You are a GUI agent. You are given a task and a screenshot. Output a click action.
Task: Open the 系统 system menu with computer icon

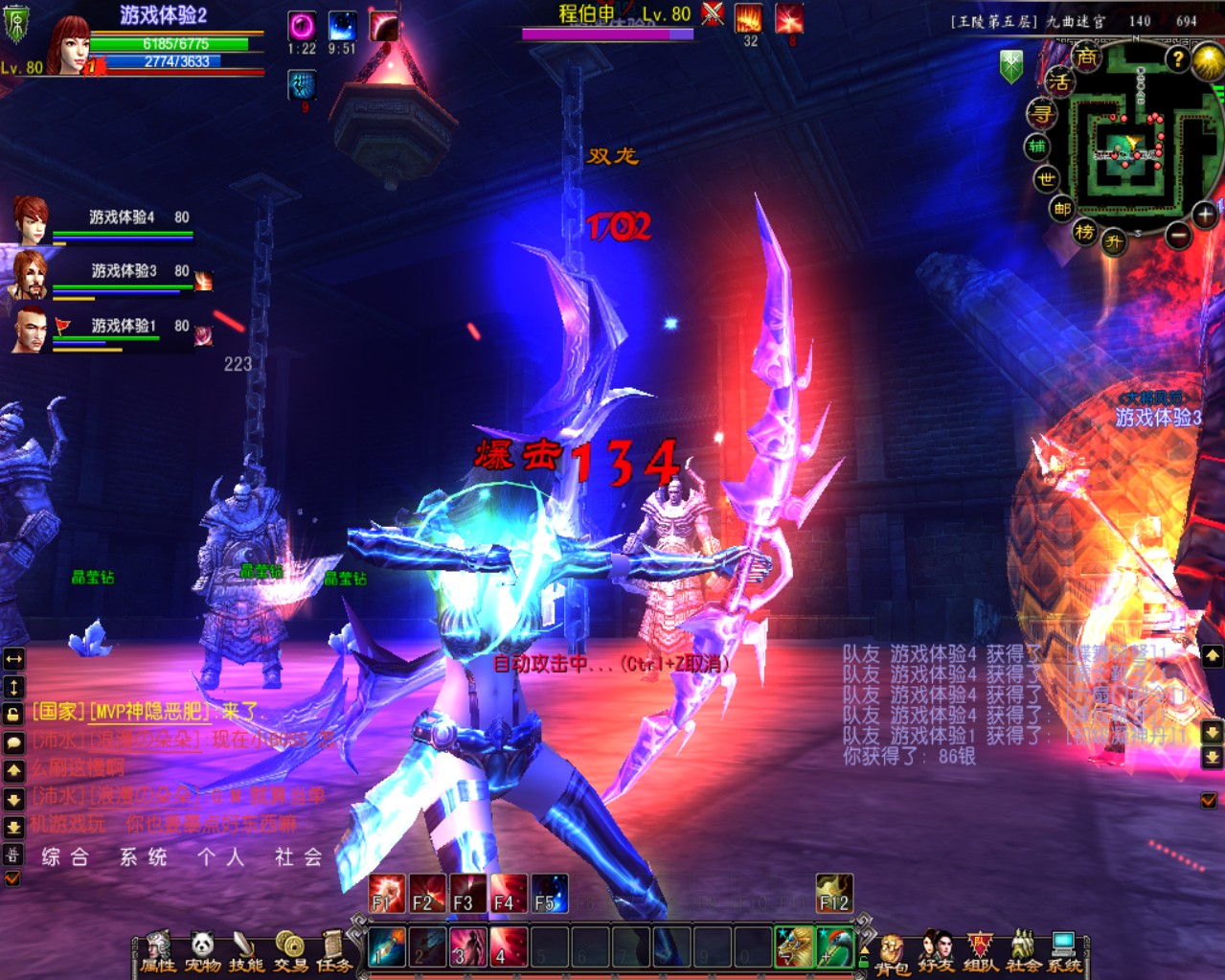(x=1064, y=952)
